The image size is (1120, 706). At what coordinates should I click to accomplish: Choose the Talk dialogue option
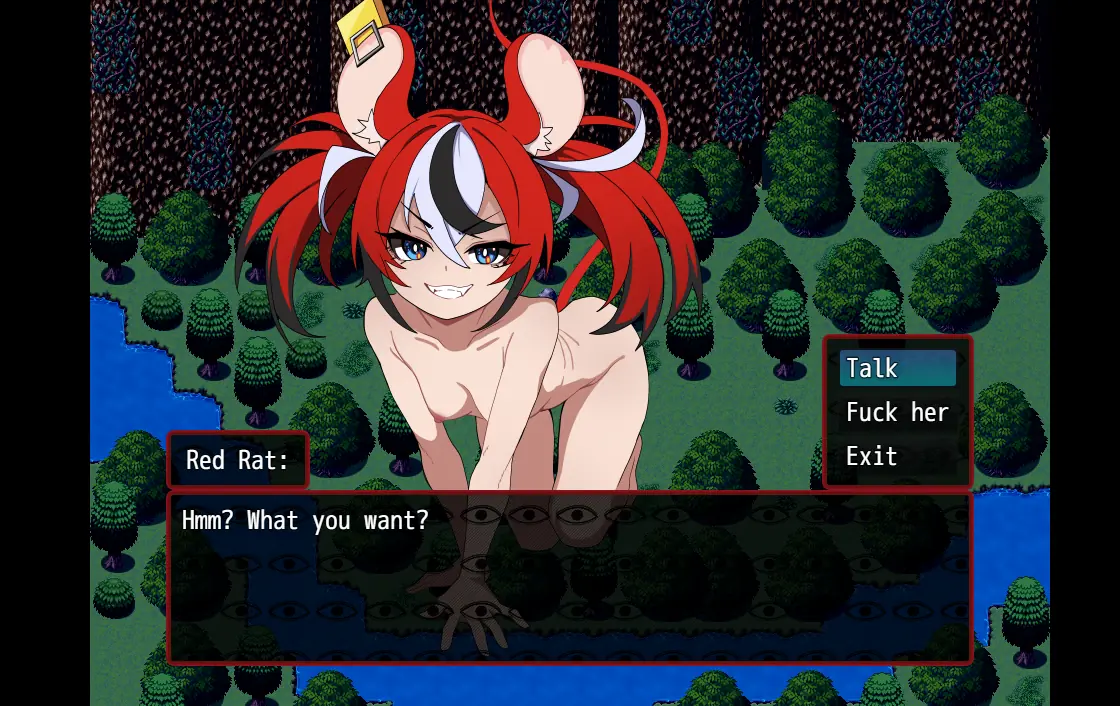(x=897, y=368)
